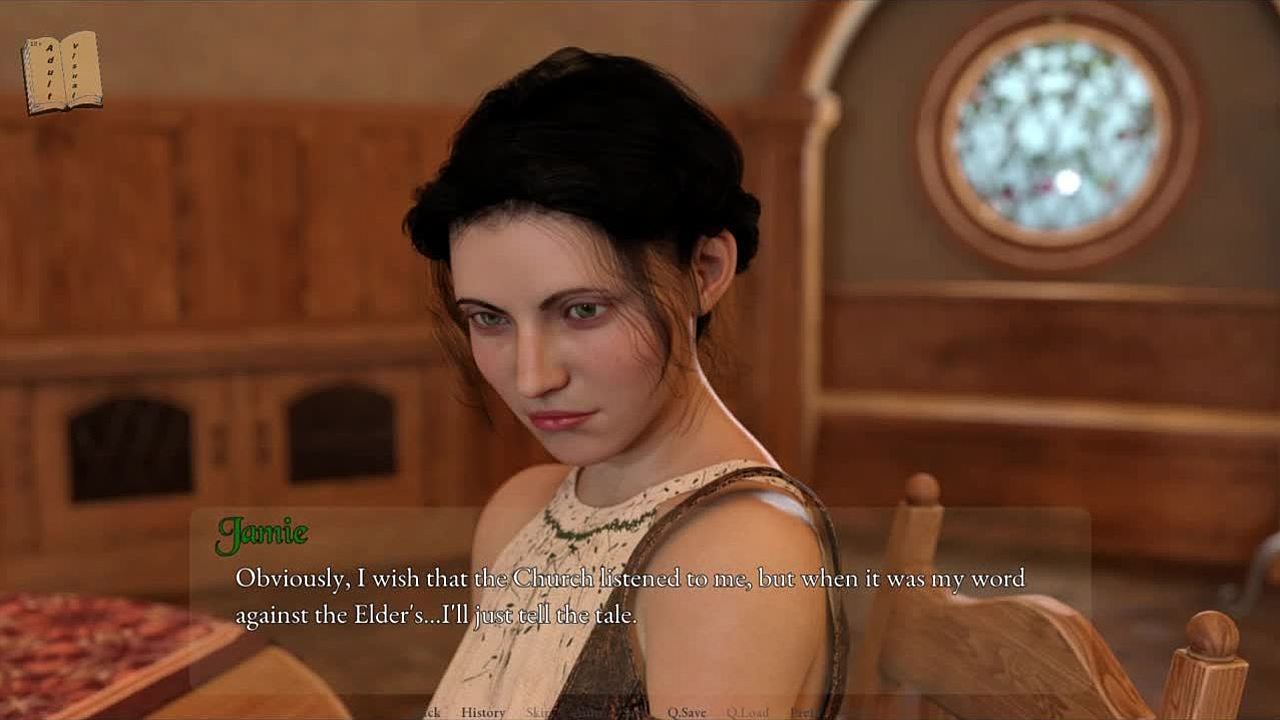
Task: Open the Prefs menu
Action: [x=802, y=712]
